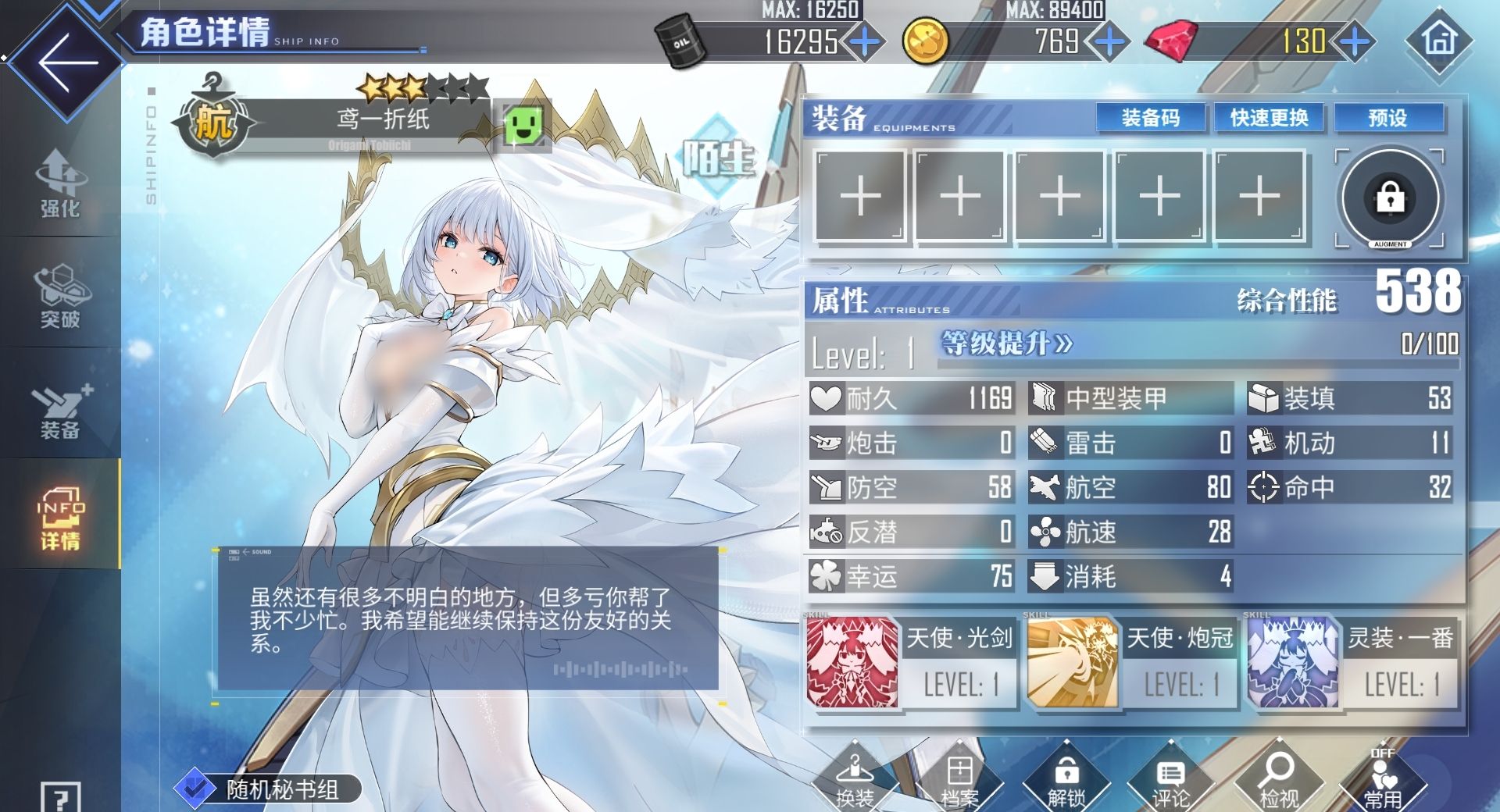This screenshot has width=1500, height=812.
Task: Open the 预设 presets
Action: coord(1387,118)
